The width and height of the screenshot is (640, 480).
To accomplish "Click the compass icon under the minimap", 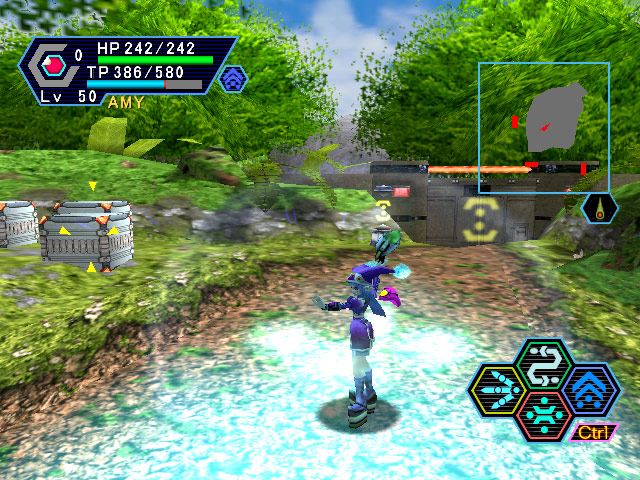I will [x=599, y=208].
